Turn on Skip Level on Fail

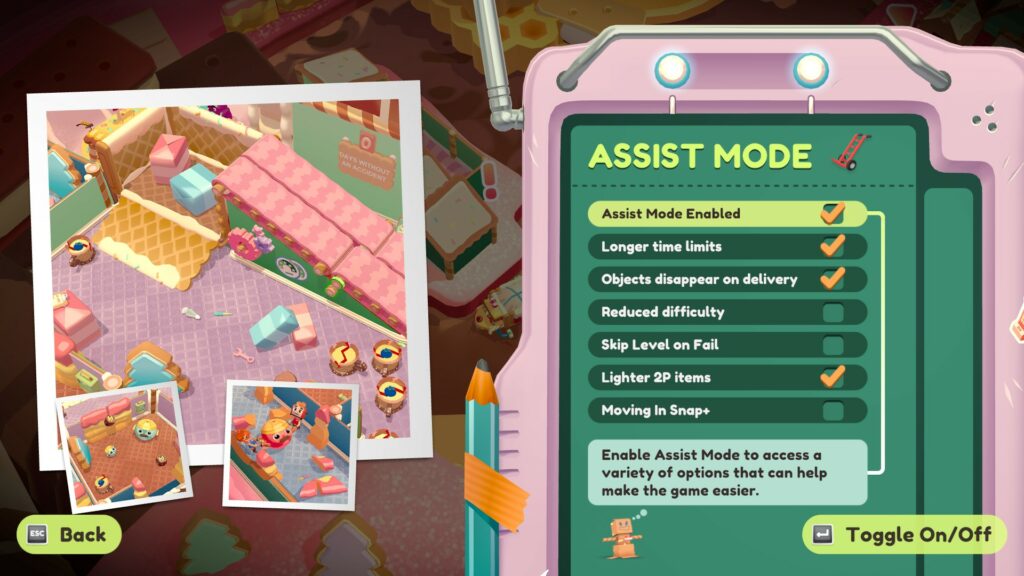(x=832, y=345)
